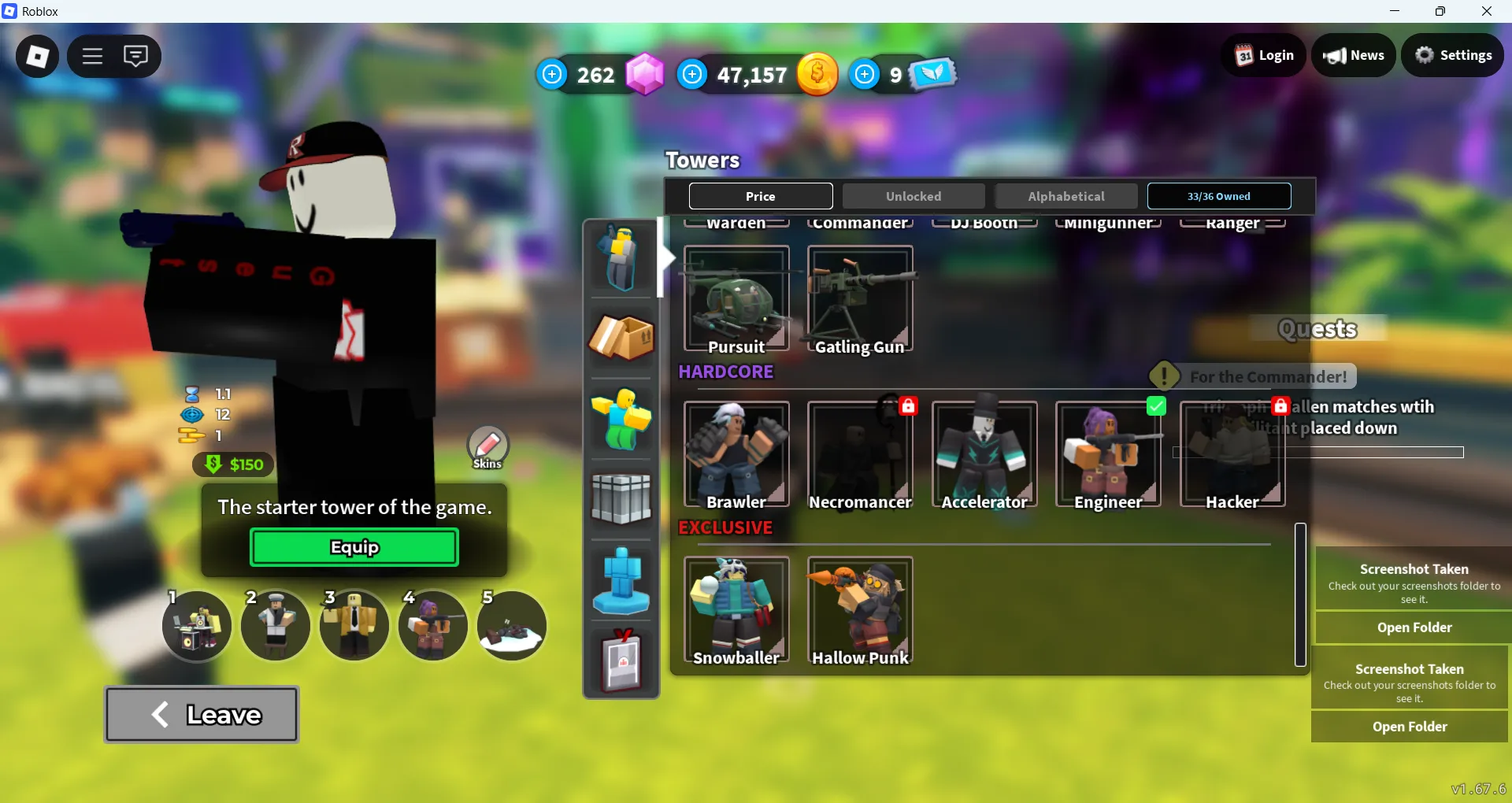Collapse the tower panel with the arrow

click(665, 258)
